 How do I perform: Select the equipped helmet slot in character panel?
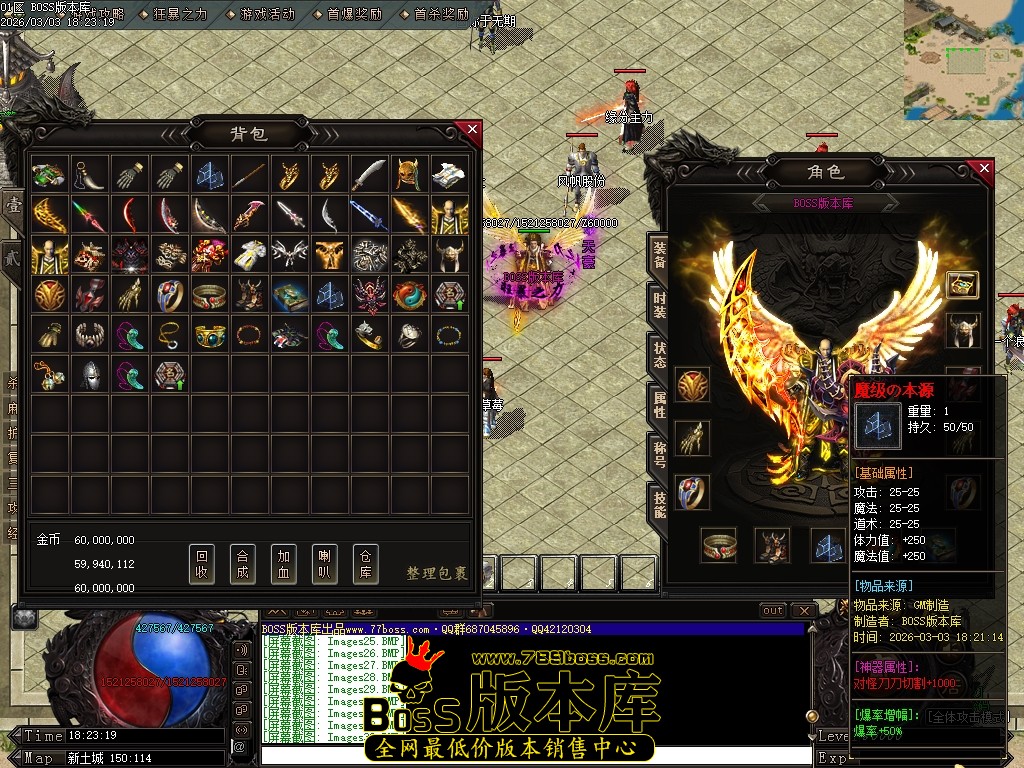pyautogui.click(x=963, y=329)
